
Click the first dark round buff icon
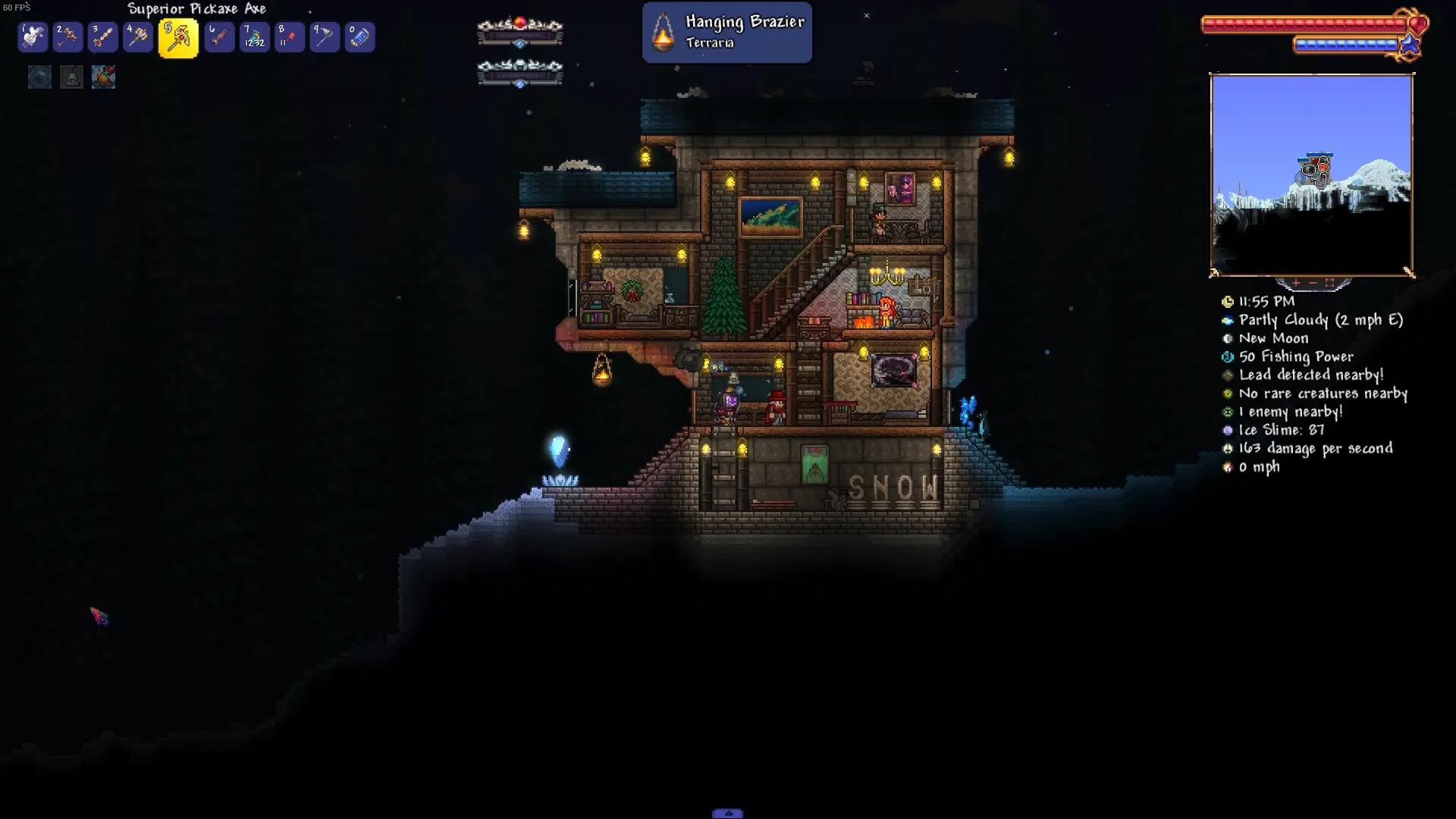tap(39, 77)
